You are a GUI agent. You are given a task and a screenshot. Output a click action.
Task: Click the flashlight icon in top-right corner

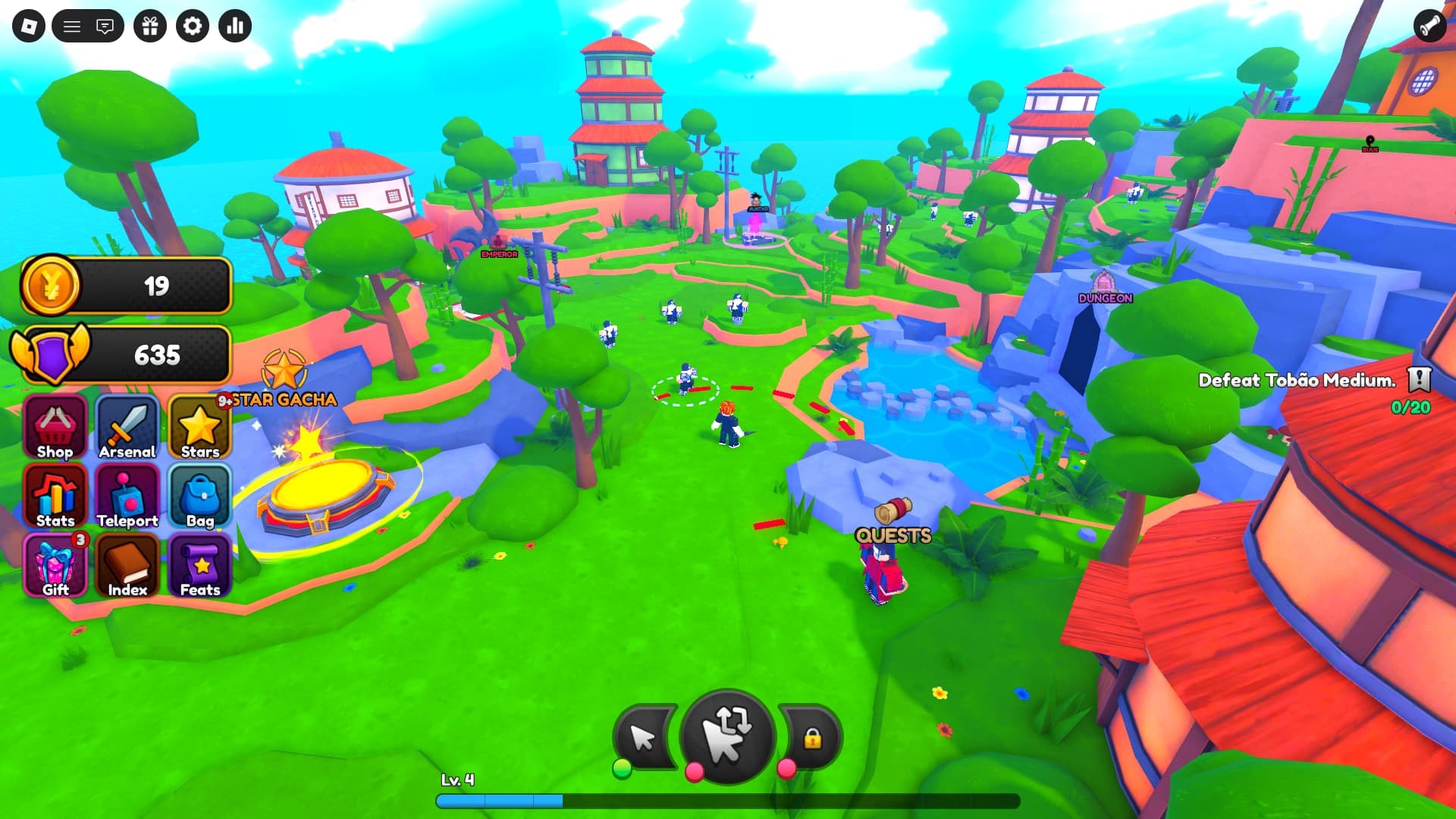1429,27
